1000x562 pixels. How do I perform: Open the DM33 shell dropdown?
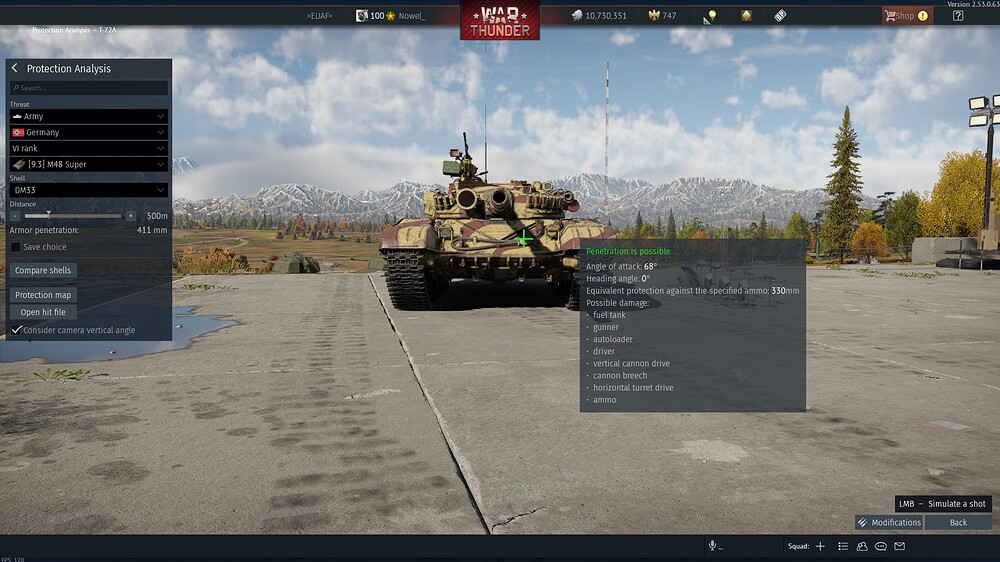click(88, 190)
